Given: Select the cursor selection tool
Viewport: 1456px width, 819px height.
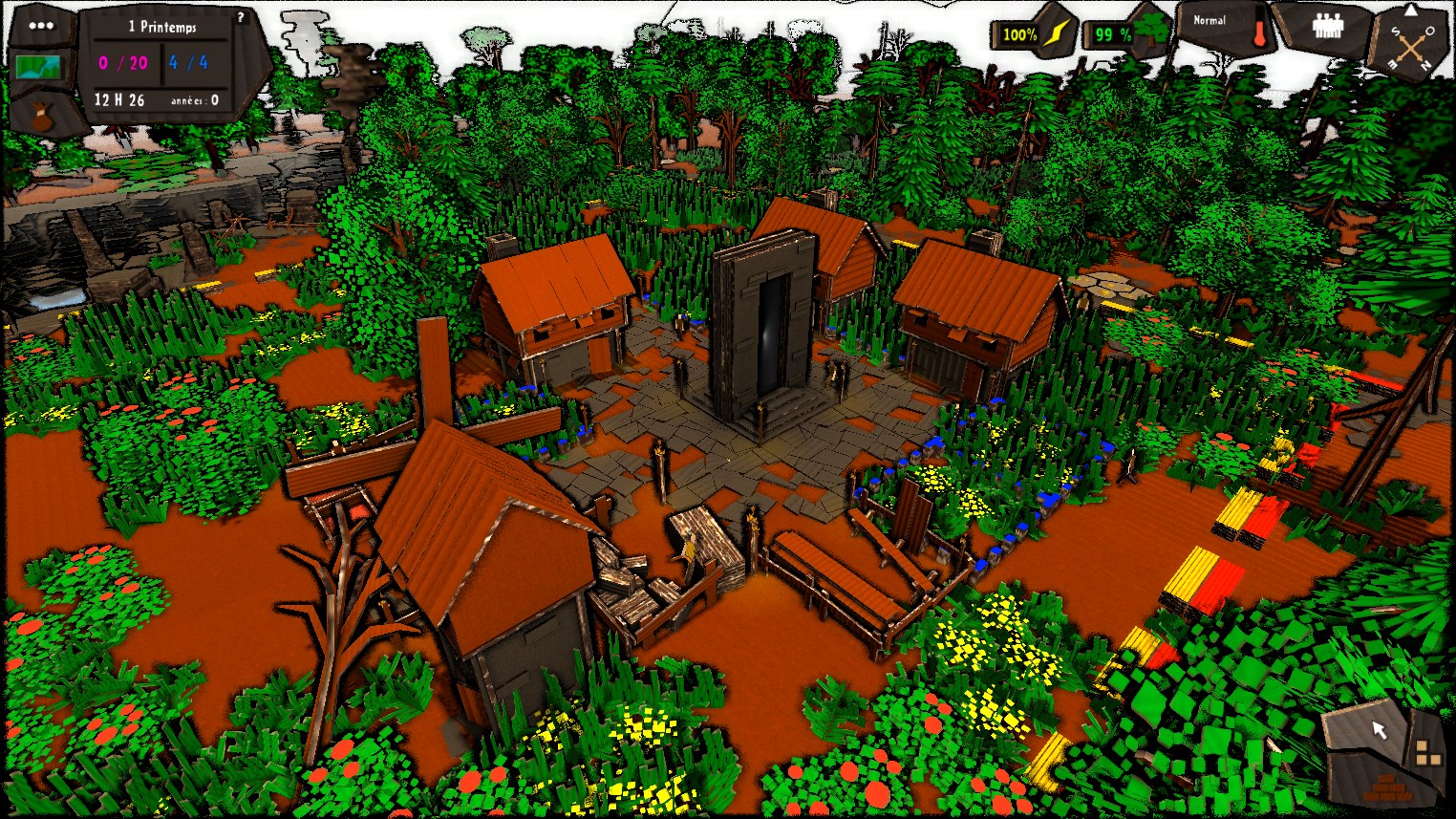Looking at the screenshot, I should (1380, 729).
